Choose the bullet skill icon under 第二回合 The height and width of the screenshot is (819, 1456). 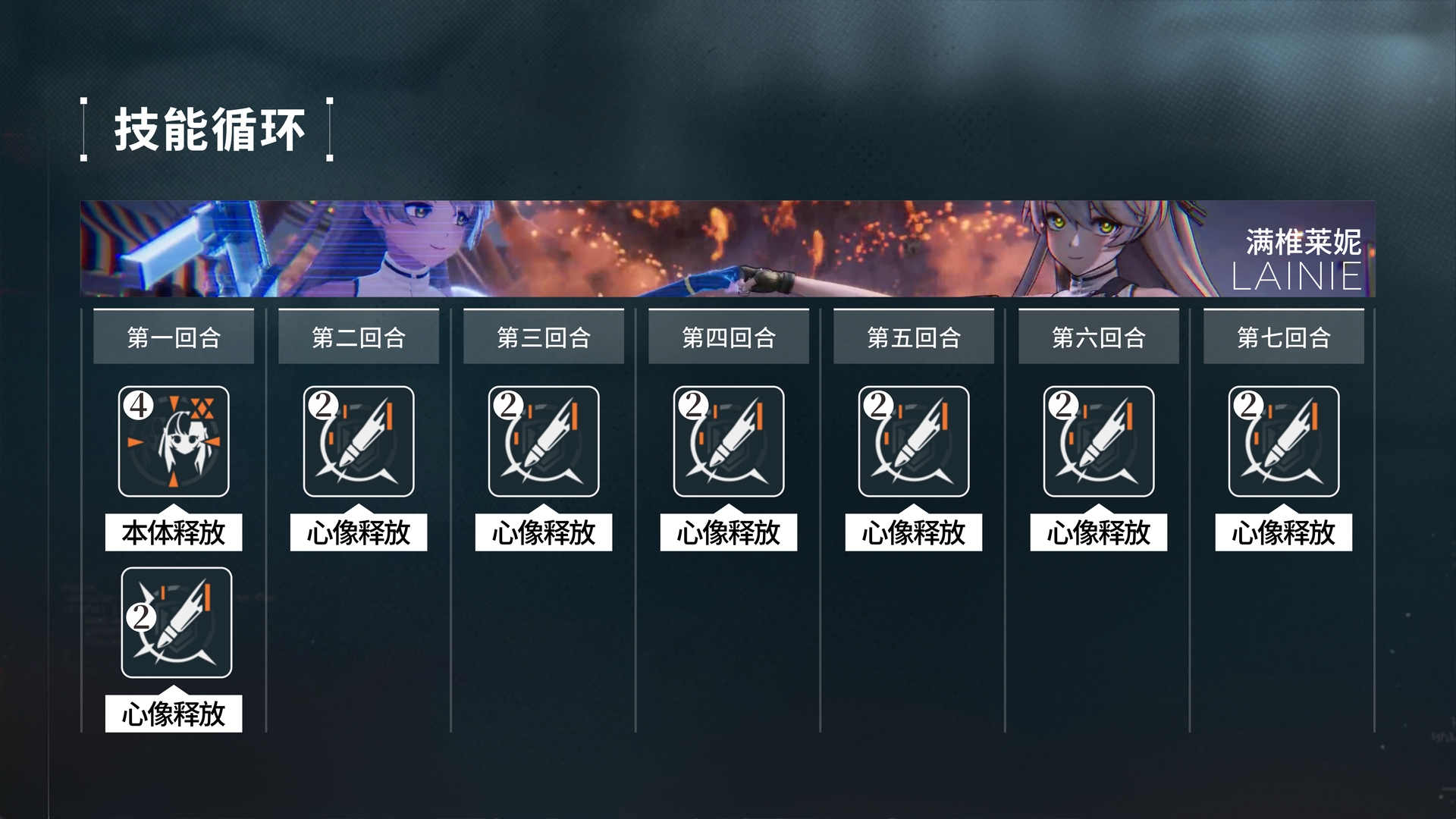pyautogui.click(x=359, y=441)
